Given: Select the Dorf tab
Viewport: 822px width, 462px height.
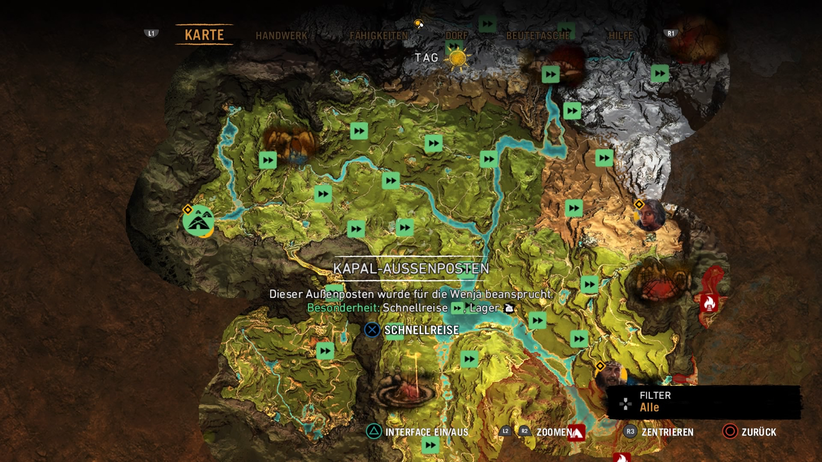Looking at the screenshot, I should 456,35.
